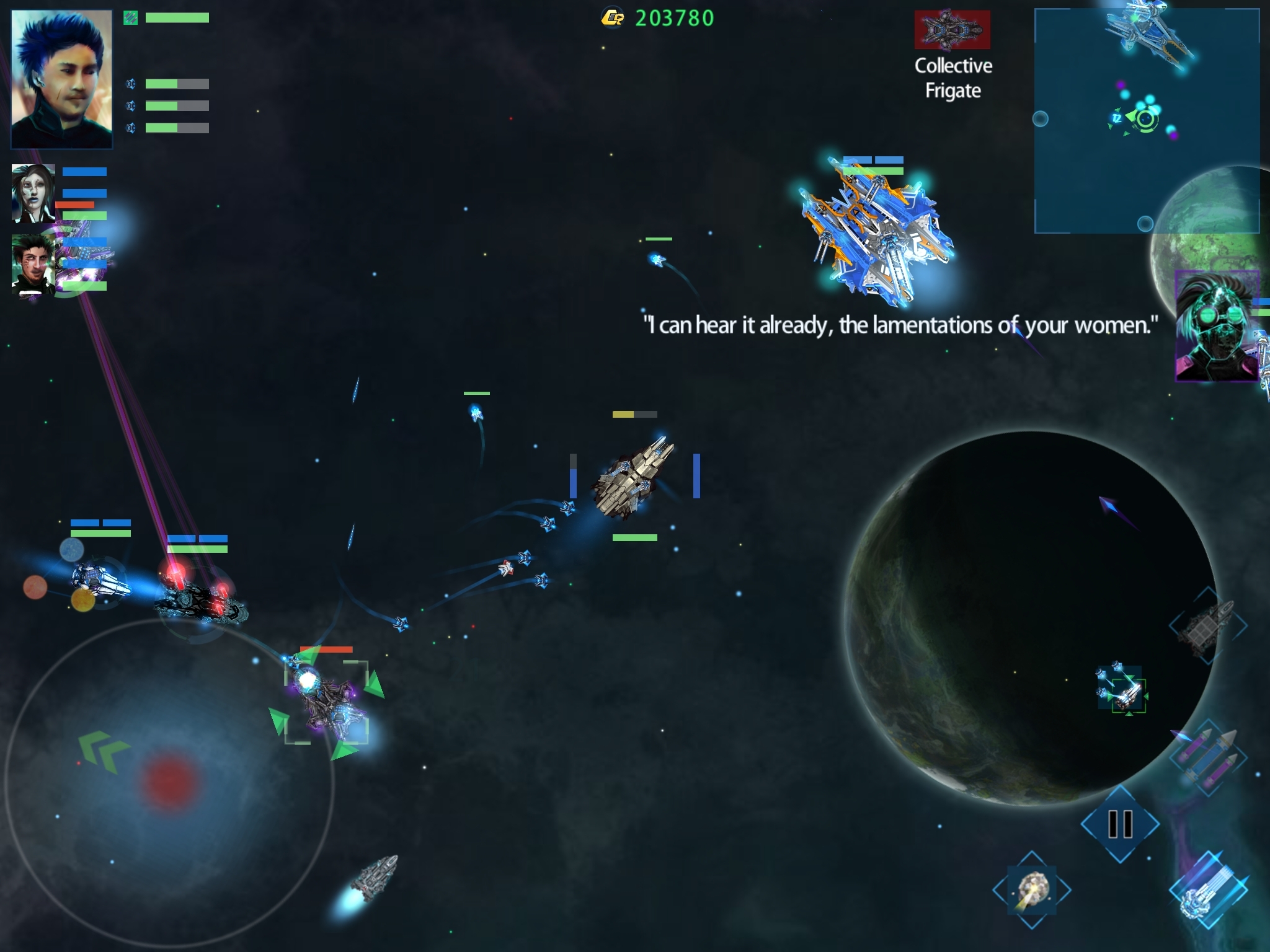Image resolution: width=1270 pixels, height=952 pixels.
Task: Trigger the blue ship boost ability
Action: pyautogui.click(x=1208, y=890)
